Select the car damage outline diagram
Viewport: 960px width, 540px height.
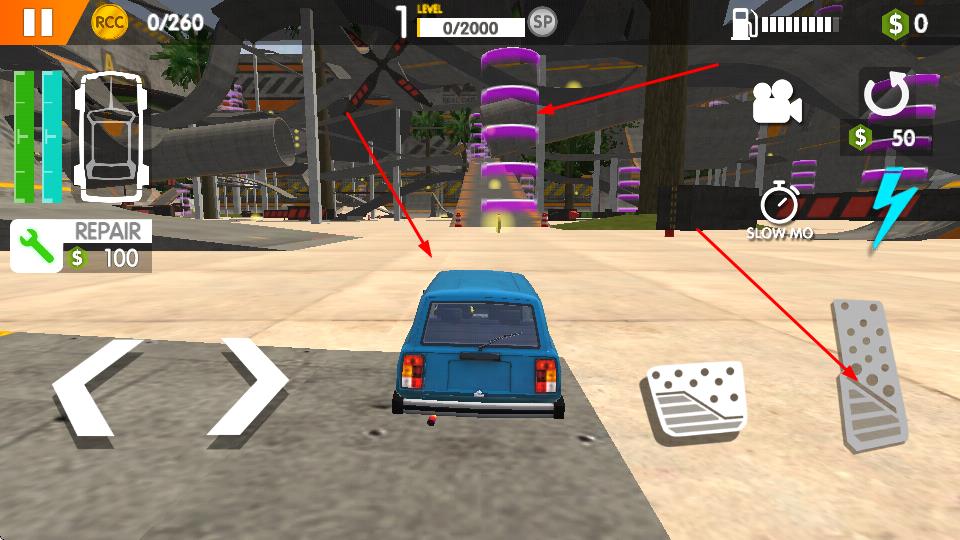(109, 136)
